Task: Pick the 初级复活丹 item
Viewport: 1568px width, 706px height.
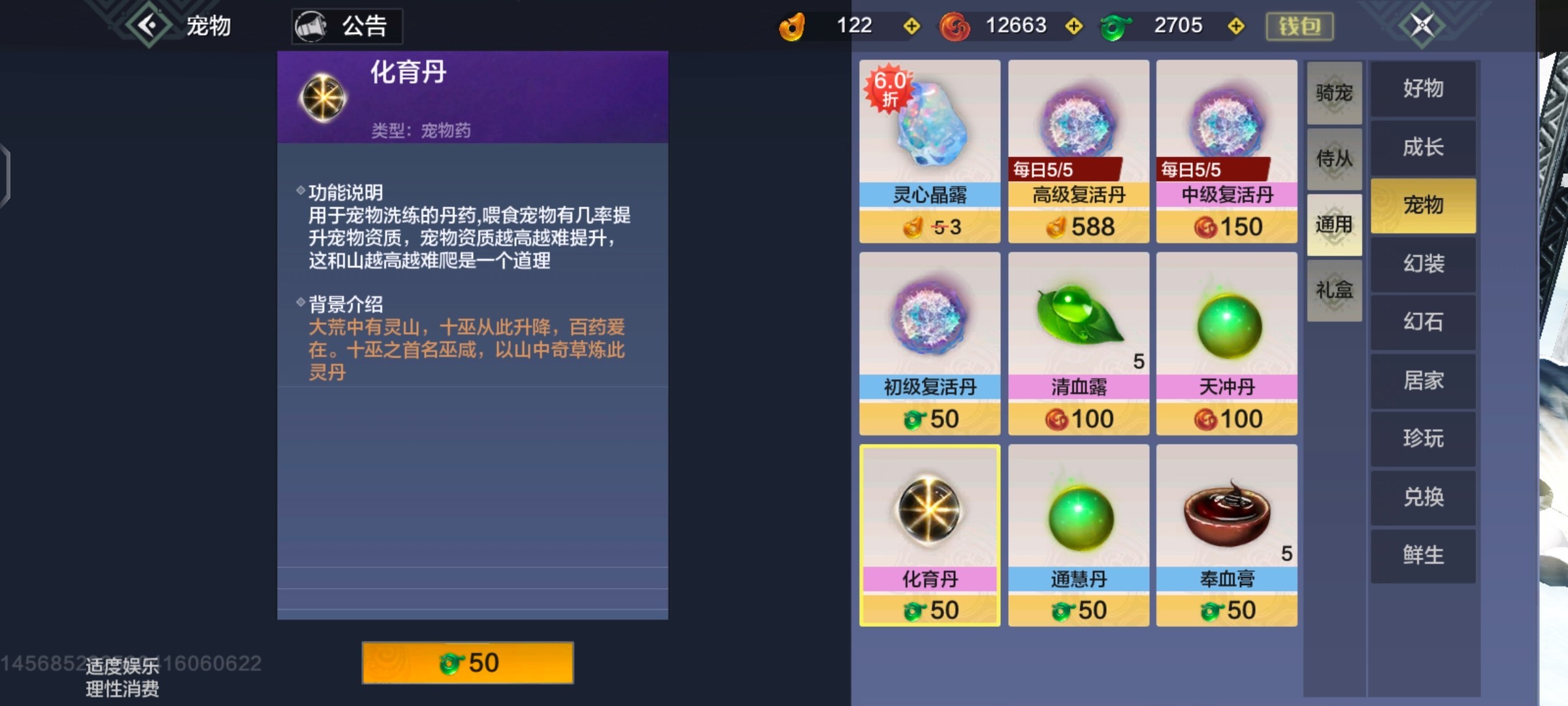Action: pyautogui.click(x=929, y=343)
